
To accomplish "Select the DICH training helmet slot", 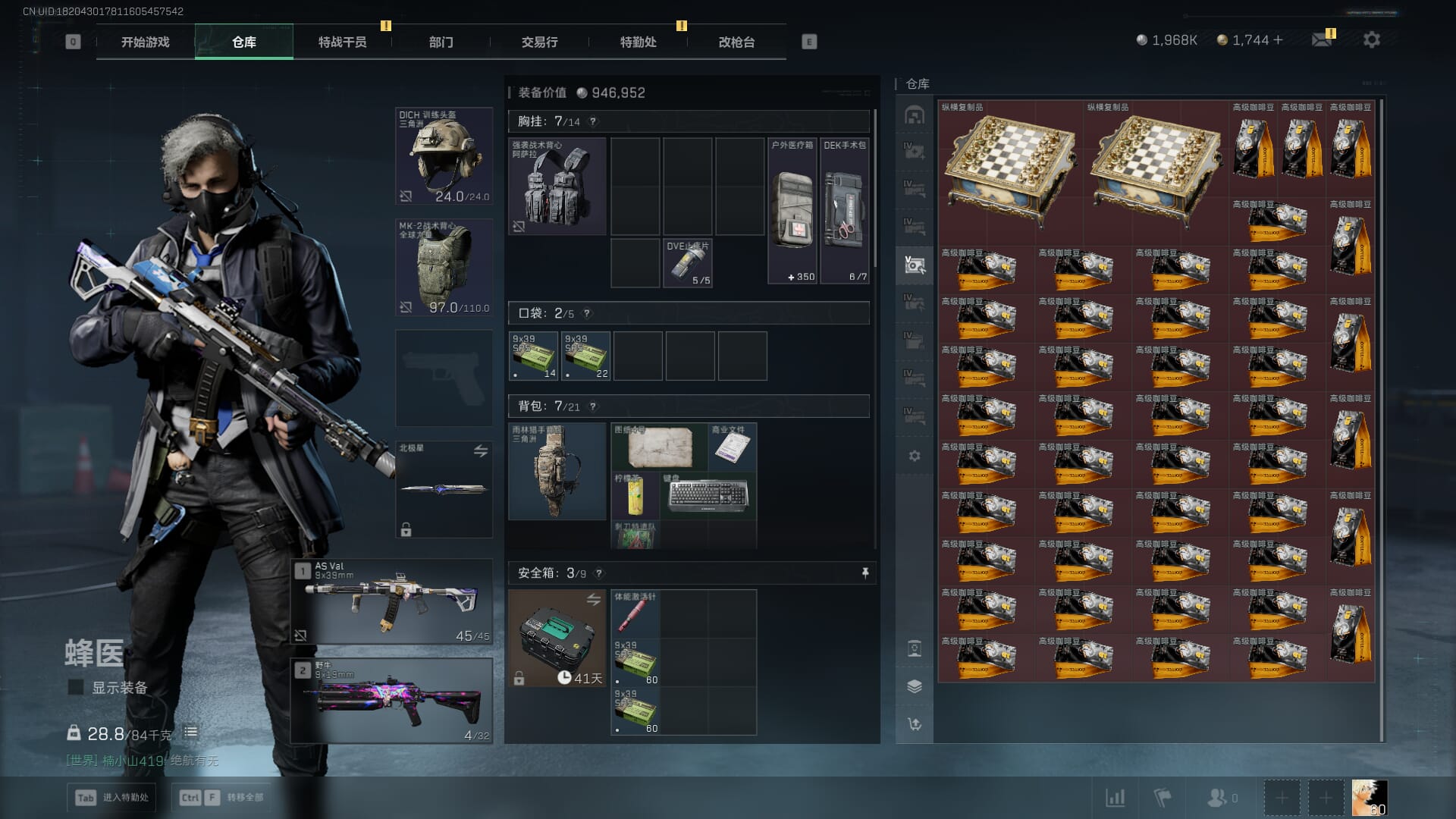I will pos(444,156).
